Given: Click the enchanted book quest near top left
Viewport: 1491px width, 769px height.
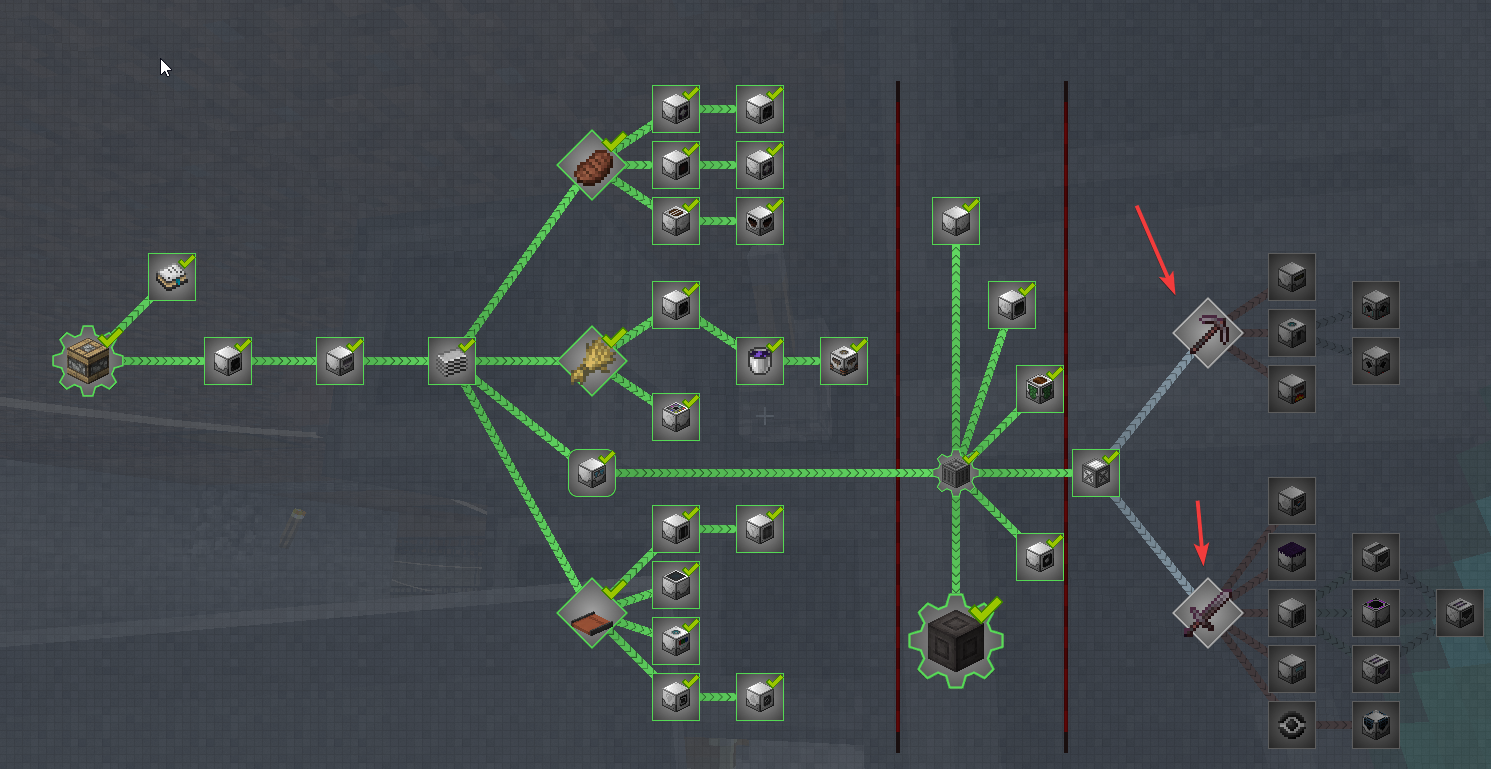Looking at the screenshot, I should click(171, 276).
